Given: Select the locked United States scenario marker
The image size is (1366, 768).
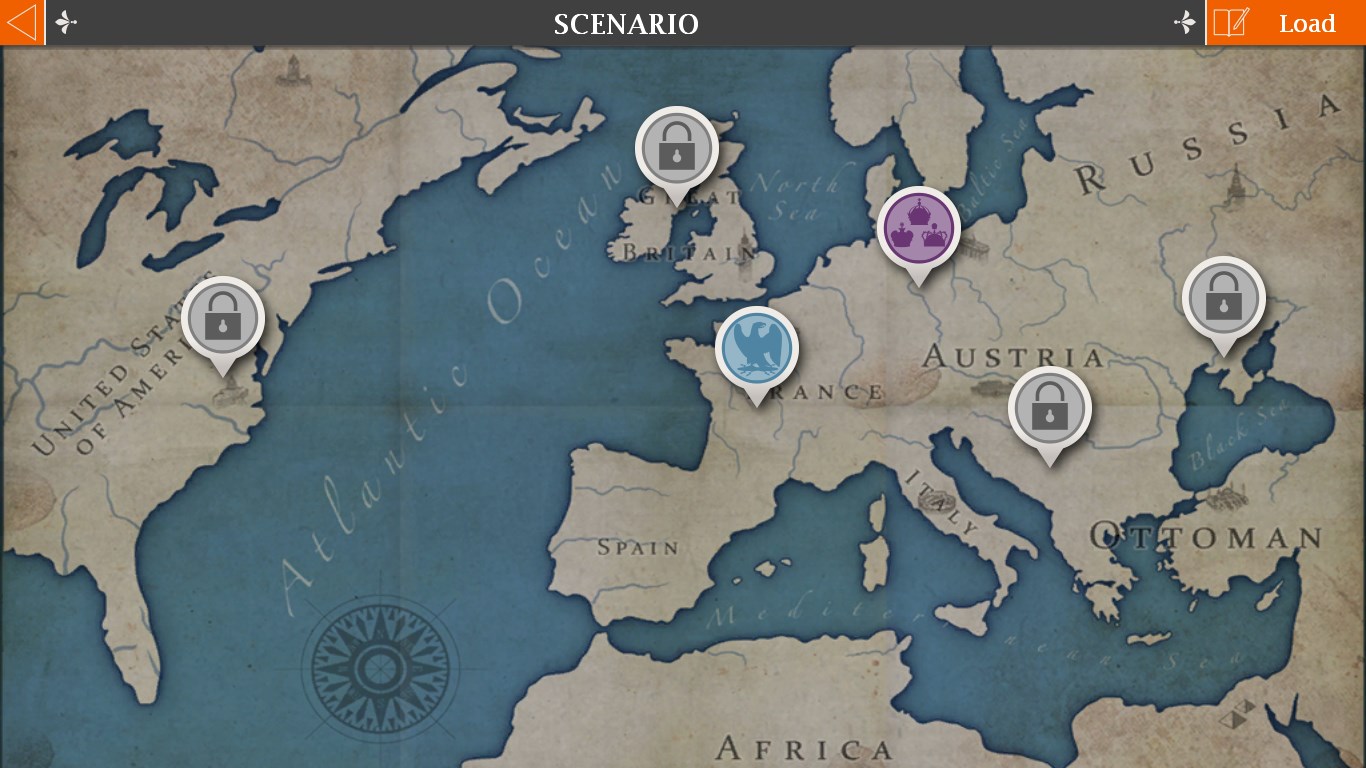Looking at the screenshot, I should click(223, 320).
